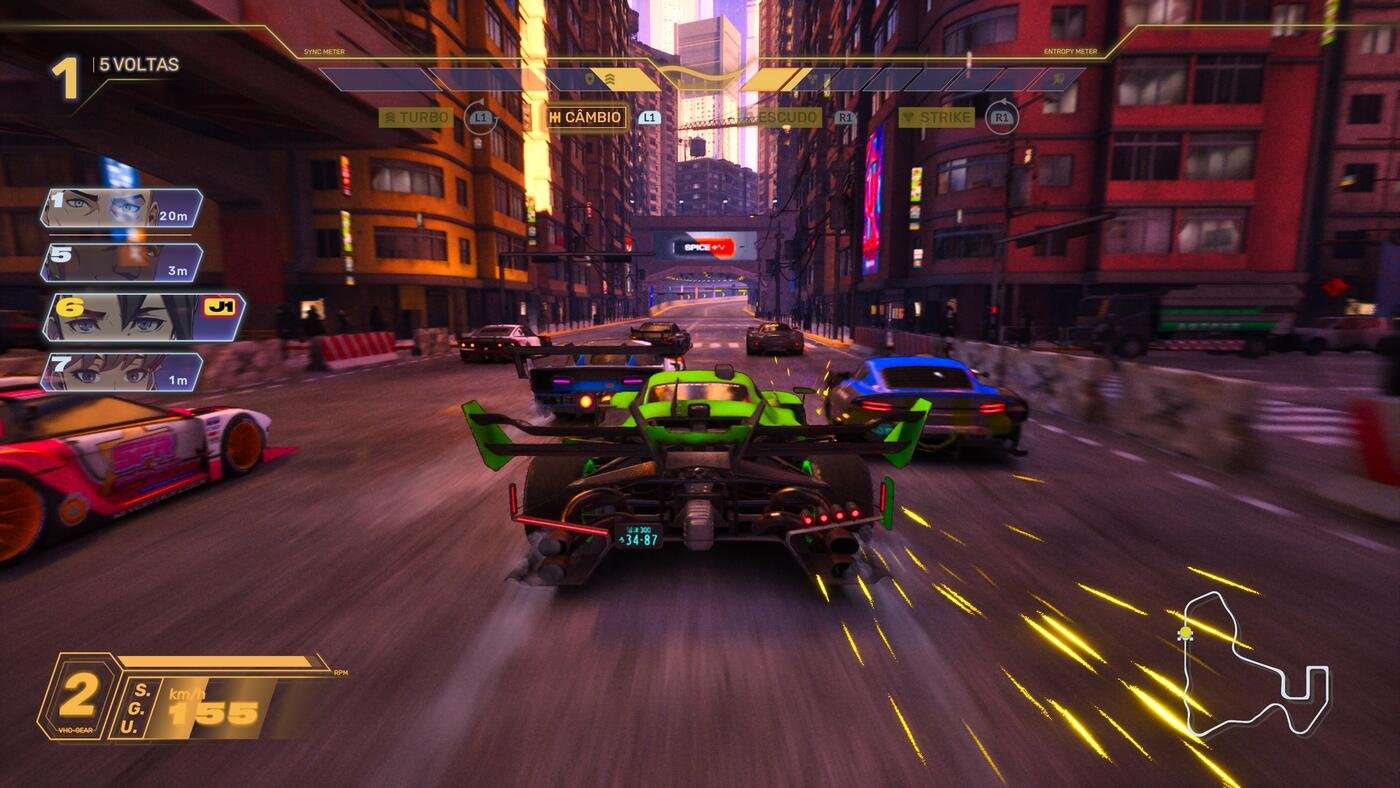Screen dimensions: 1400x788
Task: Click the R1 button prompt beside STRIKE
Action: point(1003,117)
